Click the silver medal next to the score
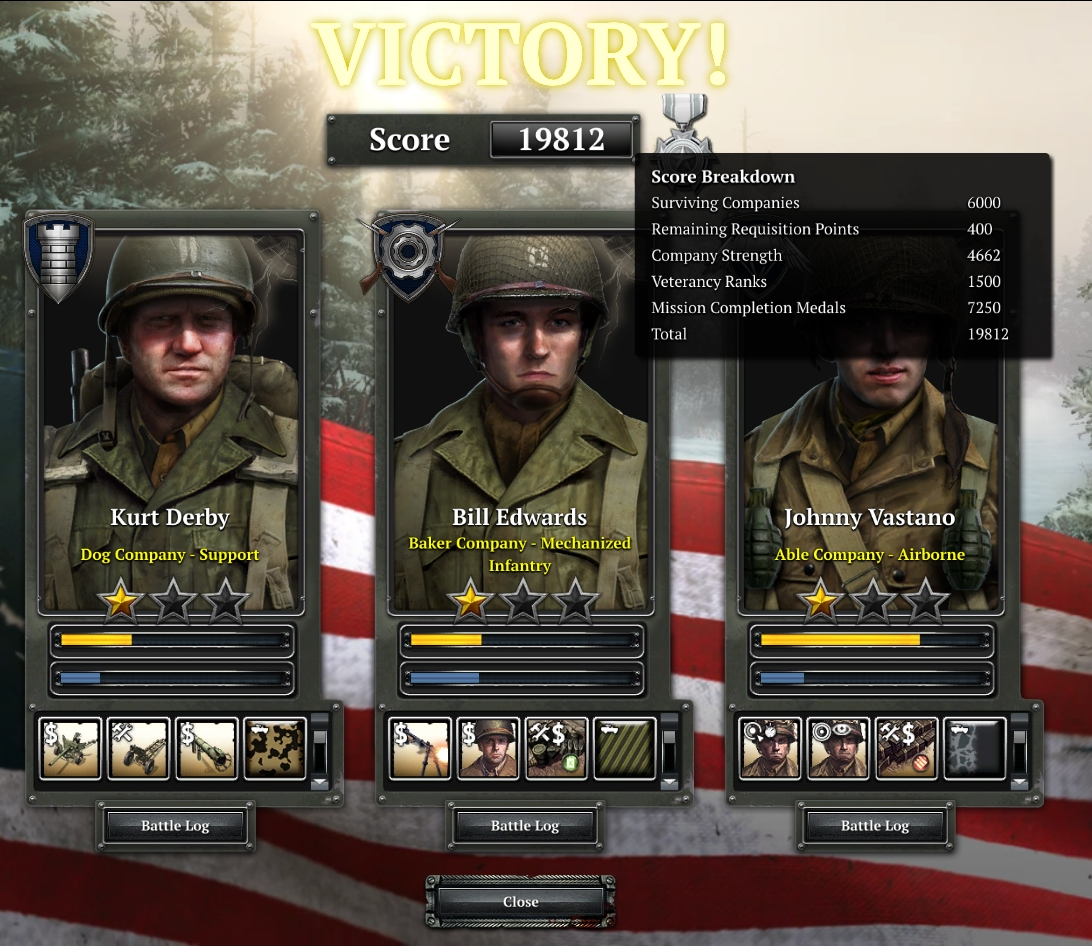 [x=683, y=125]
